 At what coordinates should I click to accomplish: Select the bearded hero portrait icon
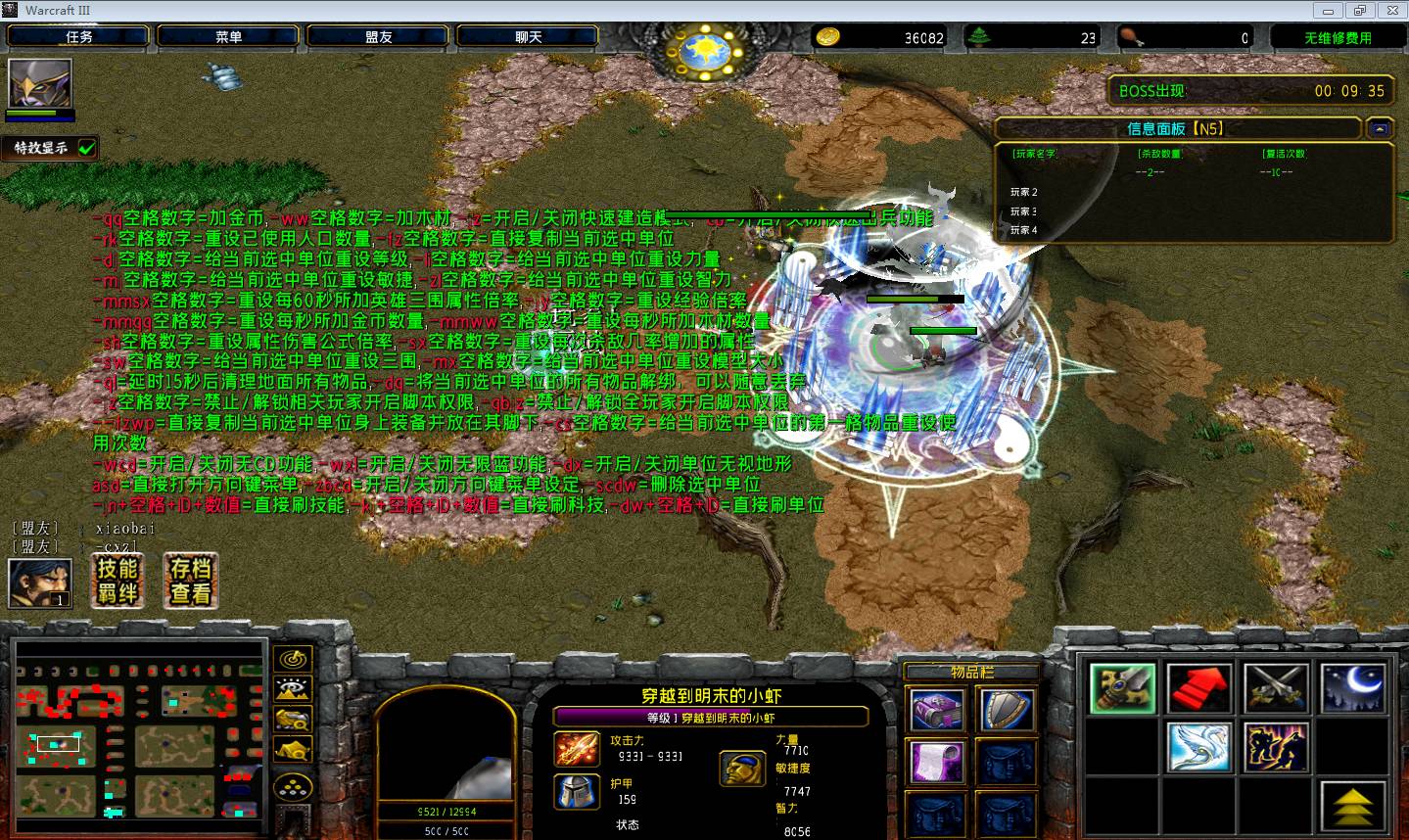click(x=40, y=583)
